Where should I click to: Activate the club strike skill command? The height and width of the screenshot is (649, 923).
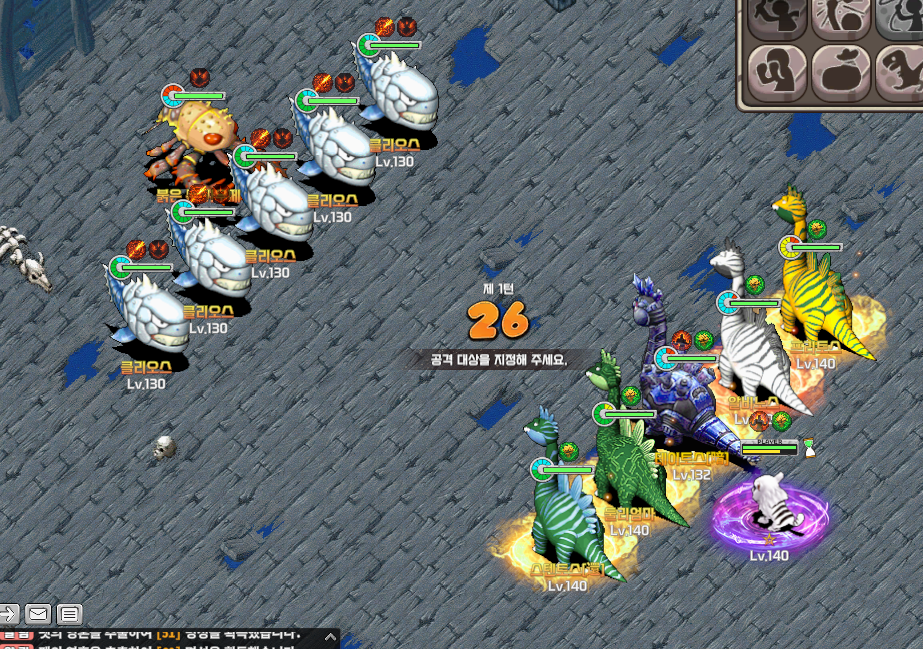coord(840,17)
